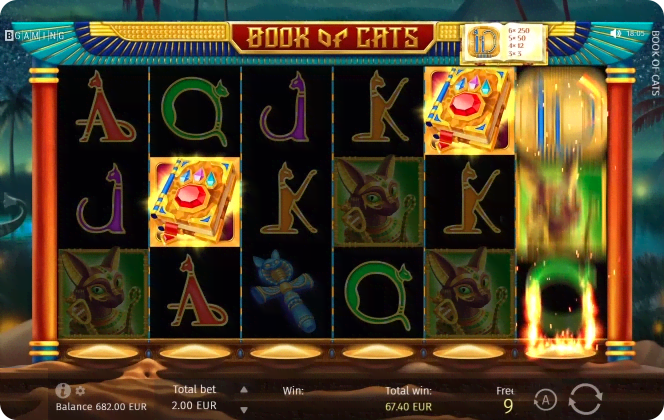
Task: Mute the sound with the speaker icon
Action: pyautogui.click(x=617, y=34)
